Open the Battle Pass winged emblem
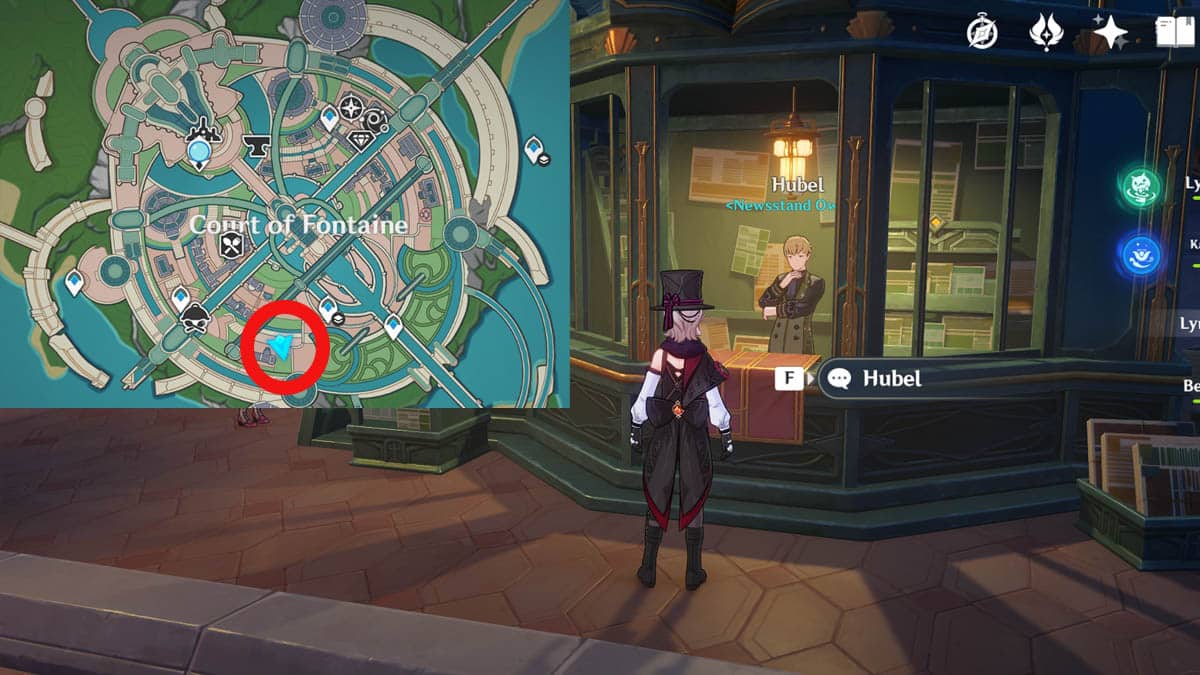Image resolution: width=1200 pixels, height=675 pixels. (1045, 32)
